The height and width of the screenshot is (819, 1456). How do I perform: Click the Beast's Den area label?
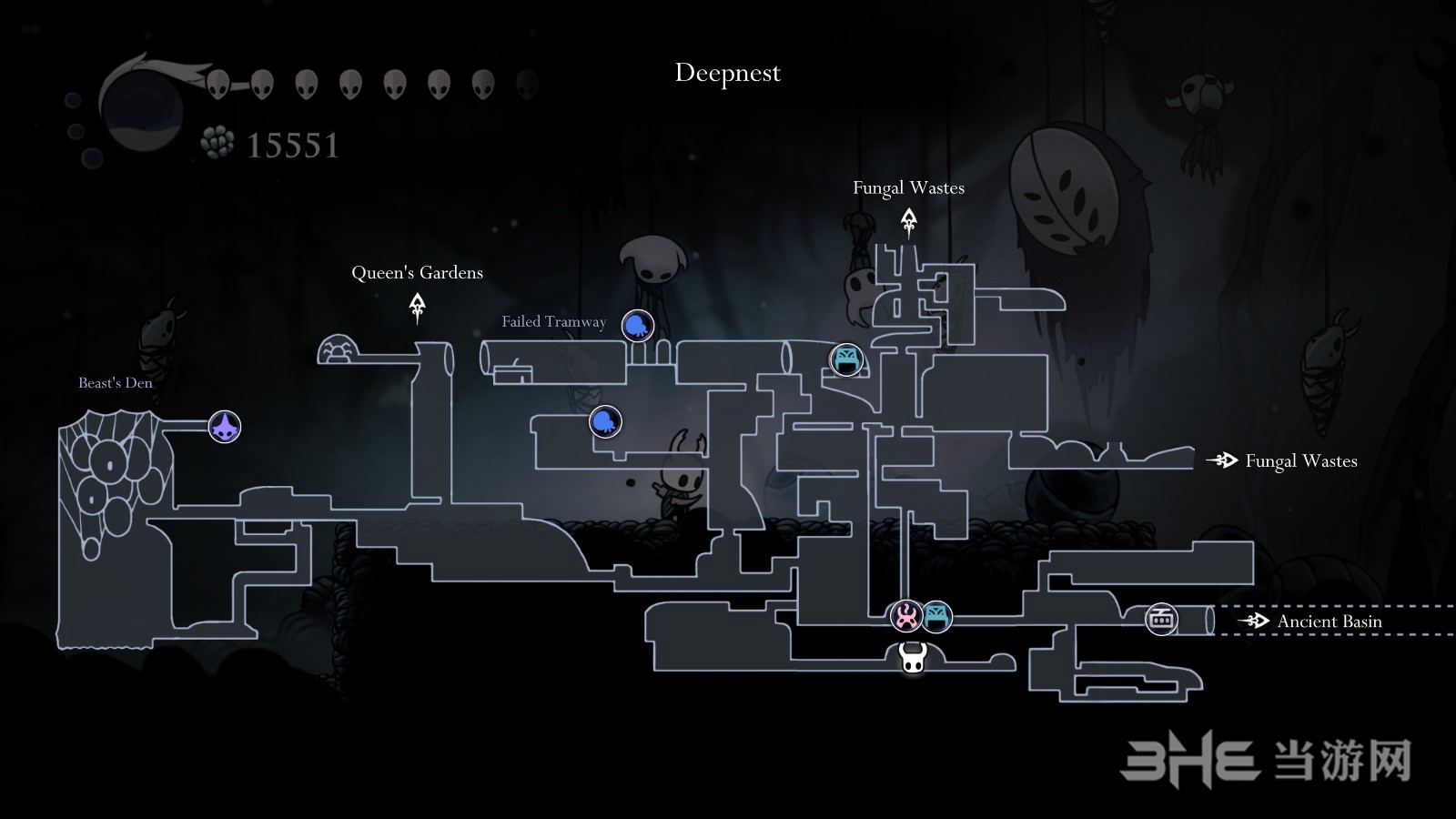116,383
